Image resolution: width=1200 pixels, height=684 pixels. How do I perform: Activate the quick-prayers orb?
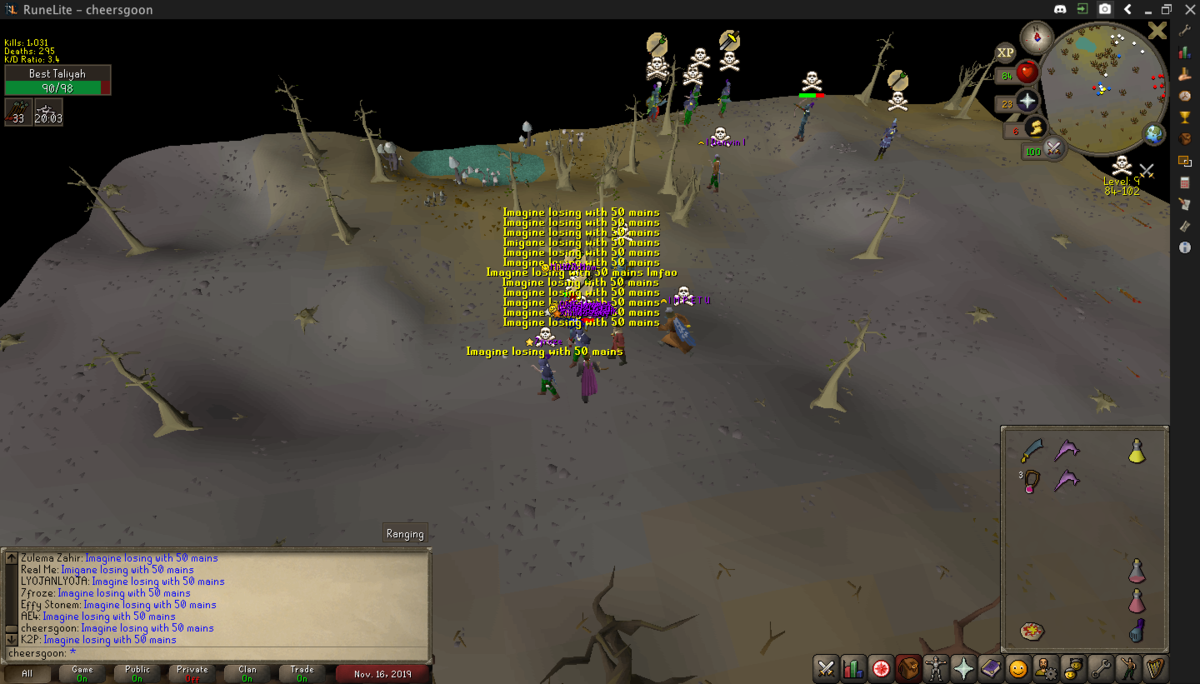1027,101
